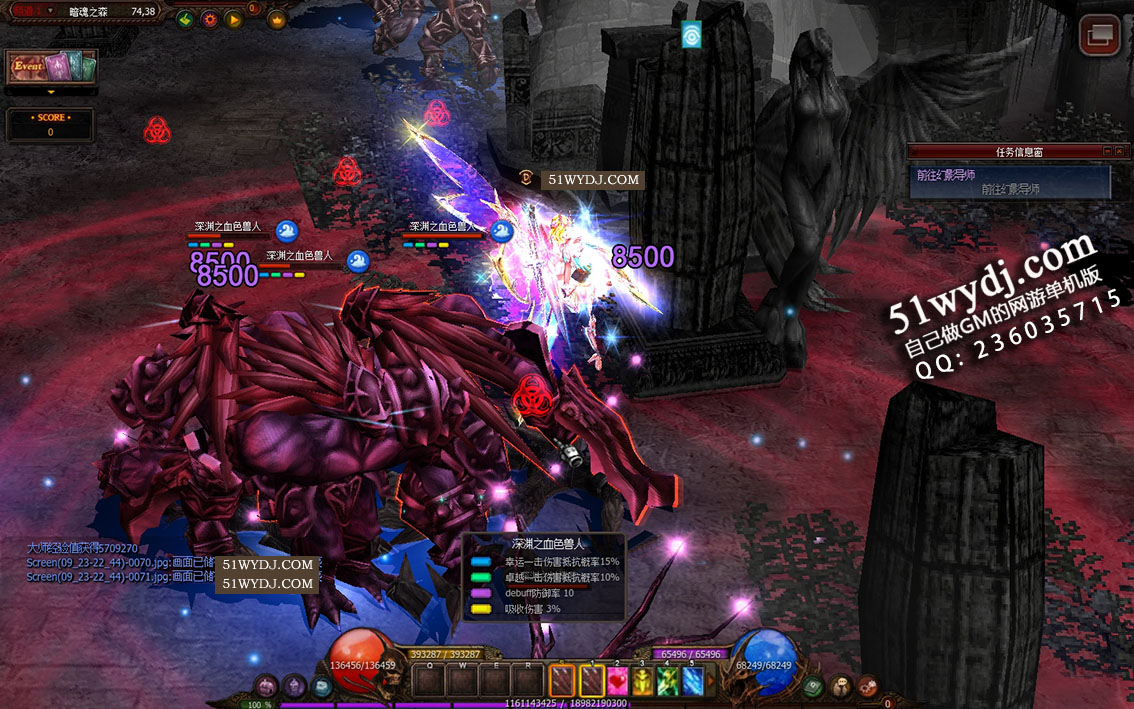Select the orange-highlighted claw skill slot
Image resolution: width=1134 pixels, height=709 pixels.
point(563,681)
